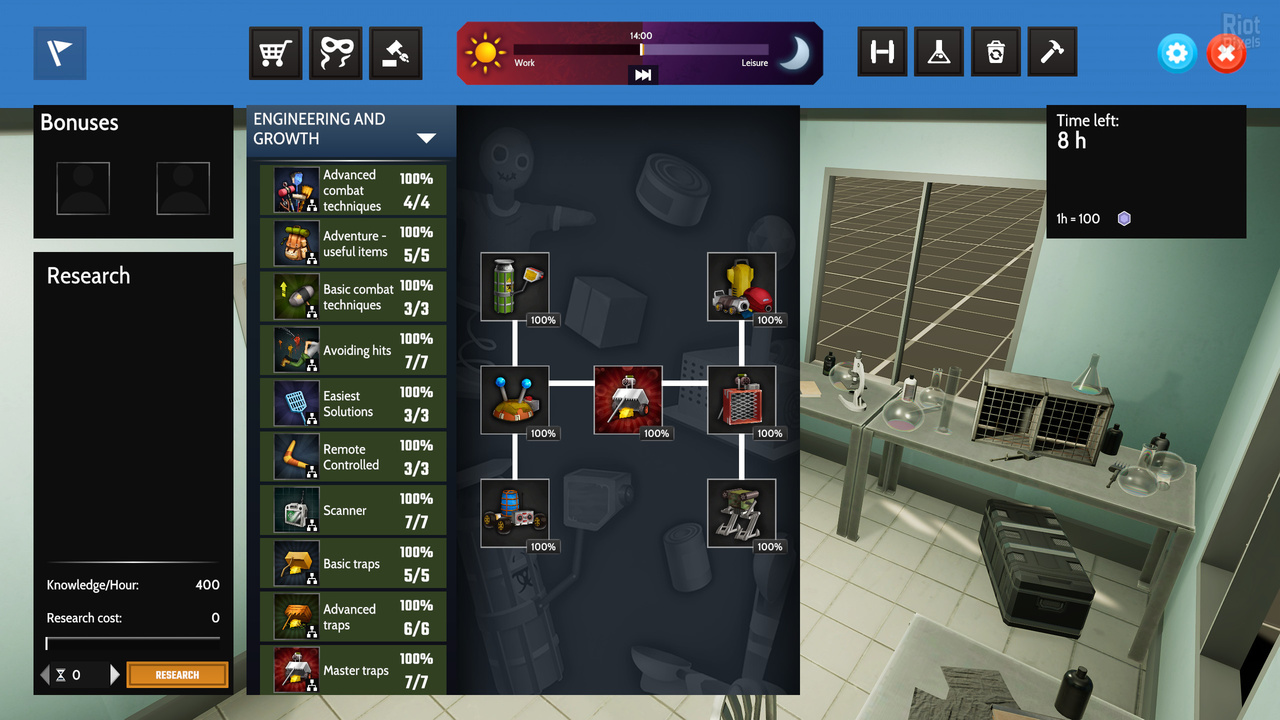Screen dimensions: 1280x720
Task: Increase research hours with right arrow
Action: tap(115, 675)
